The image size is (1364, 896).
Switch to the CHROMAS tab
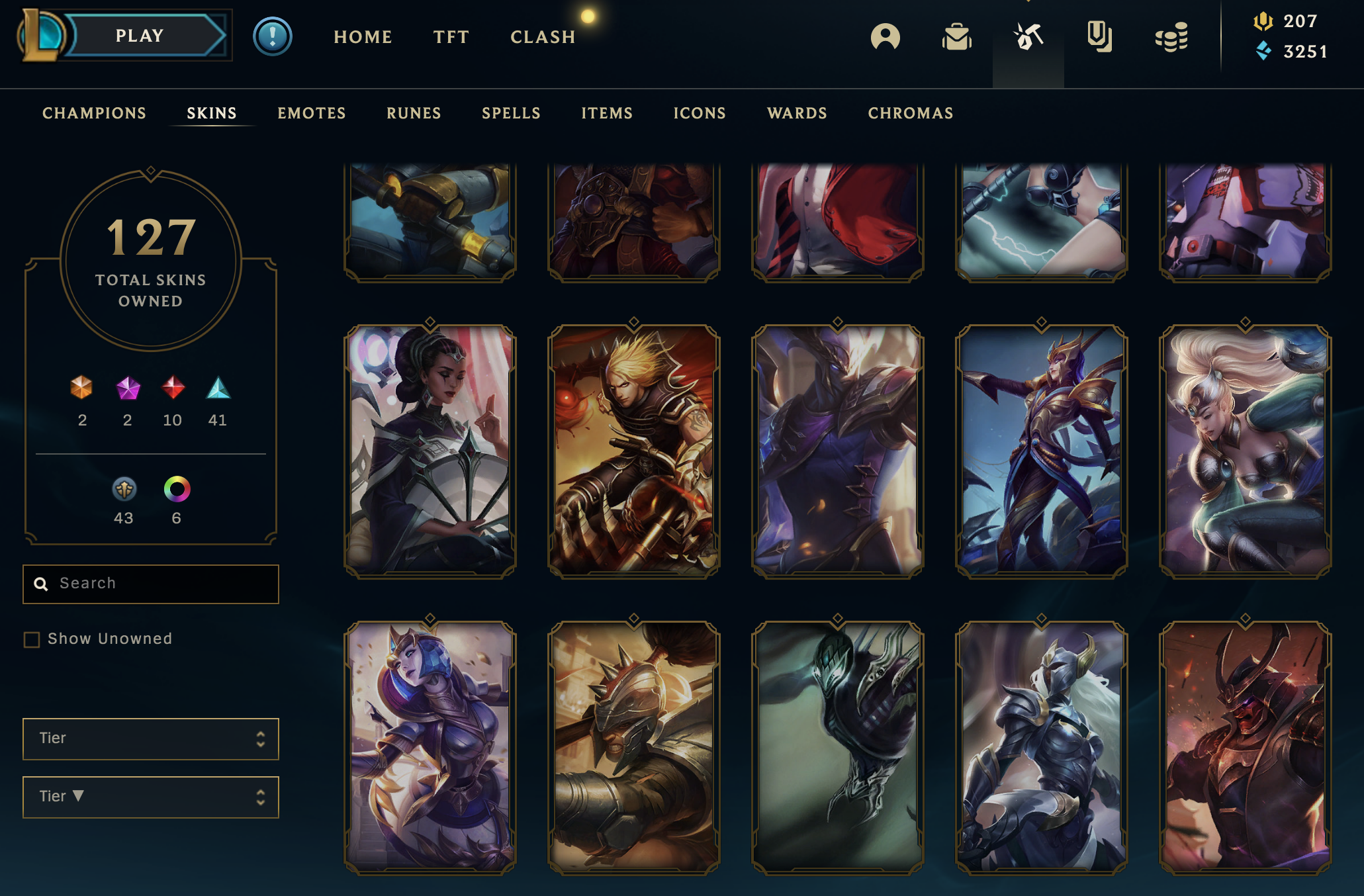click(x=910, y=113)
